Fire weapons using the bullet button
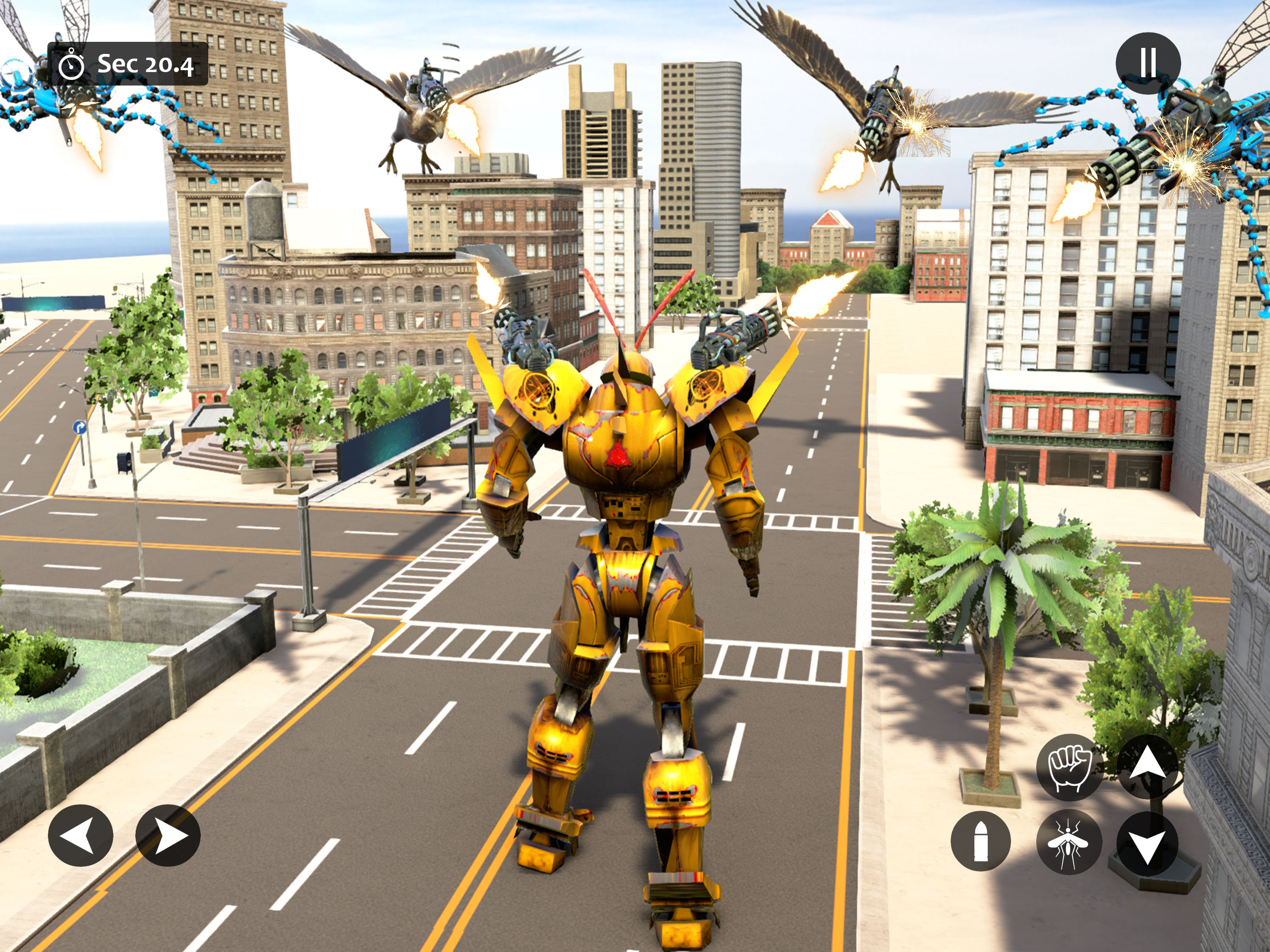The height and width of the screenshot is (952, 1270). click(981, 841)
